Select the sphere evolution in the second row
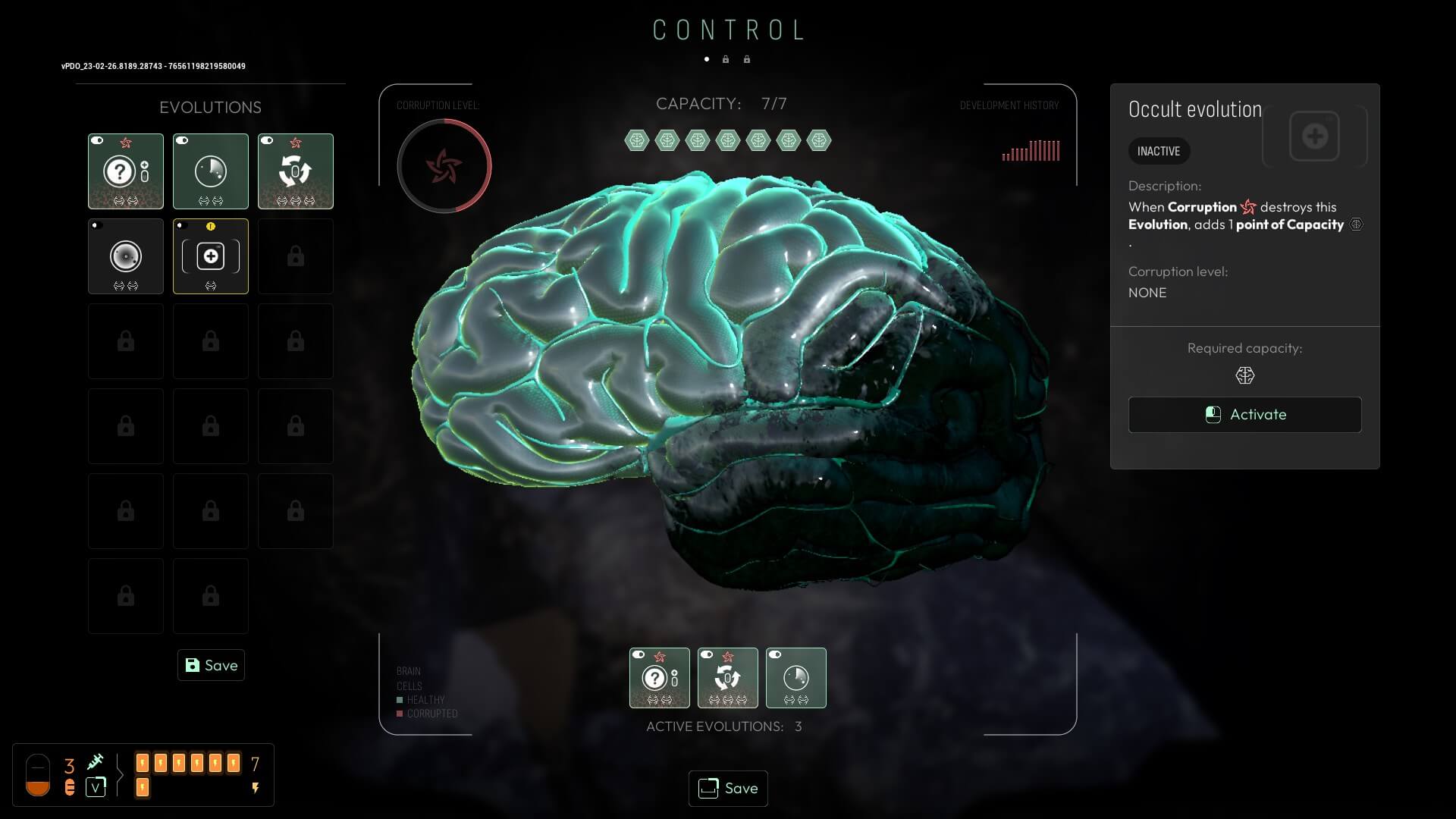1456x819 pixels. click(x=125, y=256)
